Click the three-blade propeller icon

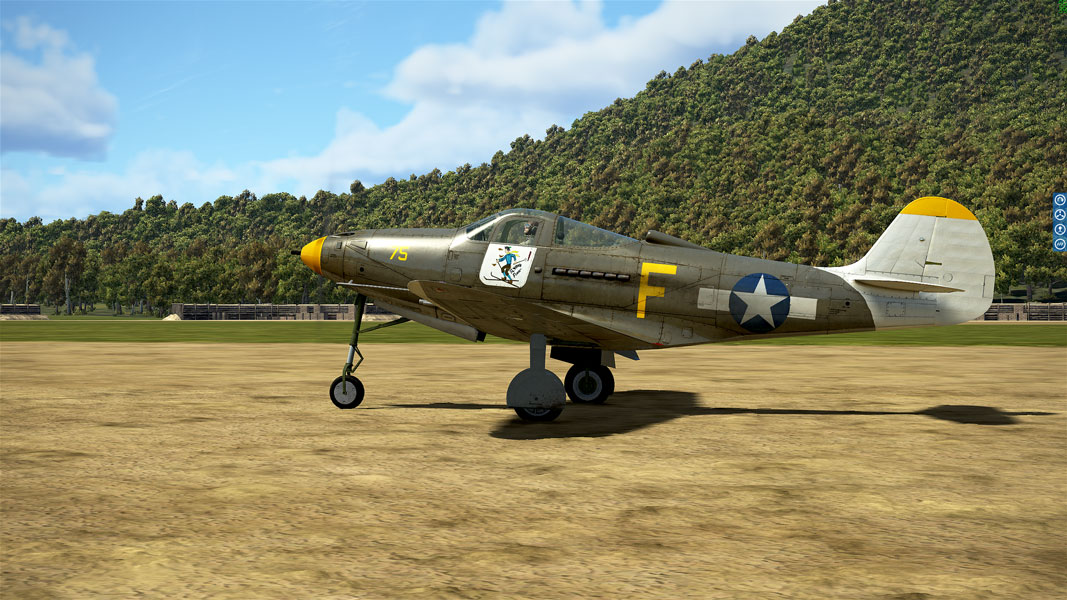click(1059, 214)
